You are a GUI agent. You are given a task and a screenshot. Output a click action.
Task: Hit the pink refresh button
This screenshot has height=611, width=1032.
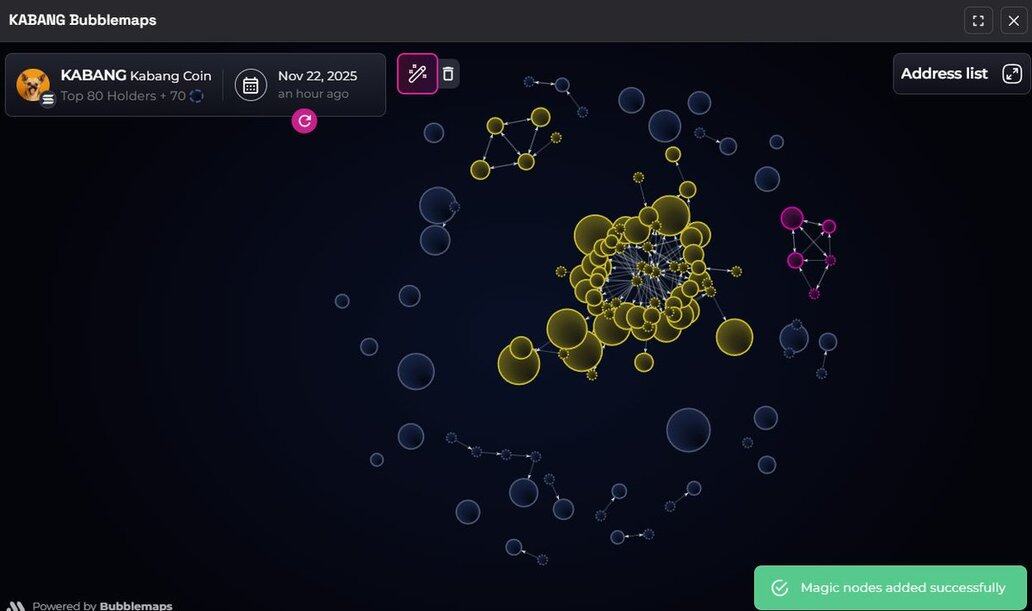coord(305,121)
